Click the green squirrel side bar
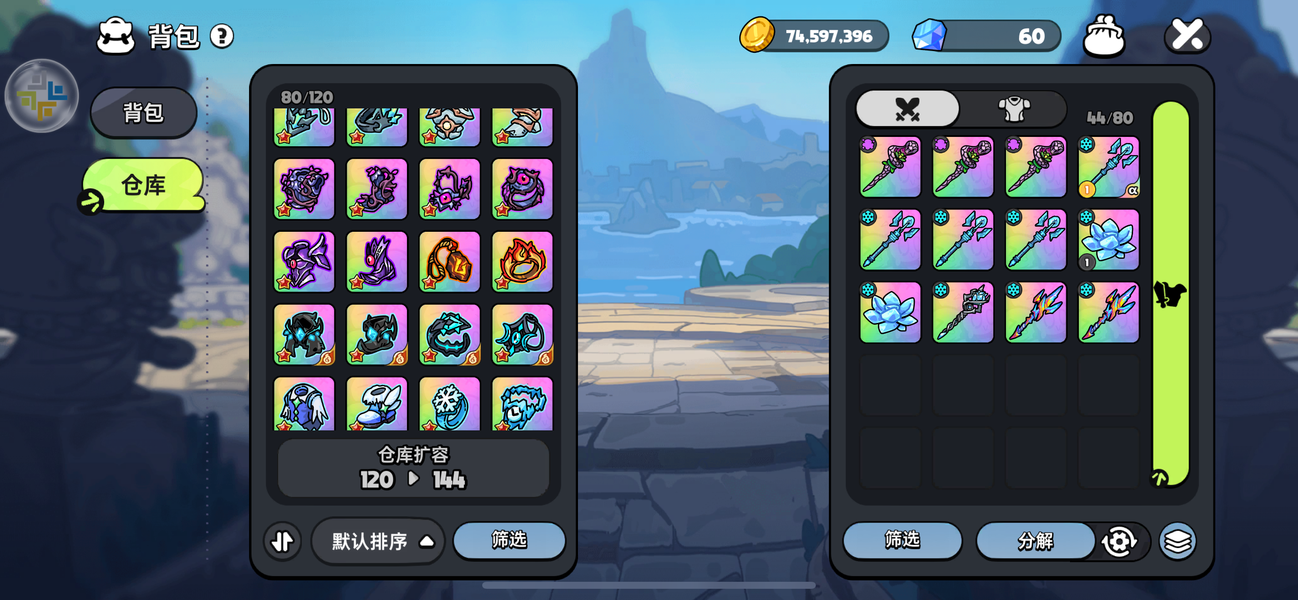The width and height of the screenshot is (1298, 600). click(1170, 294)
